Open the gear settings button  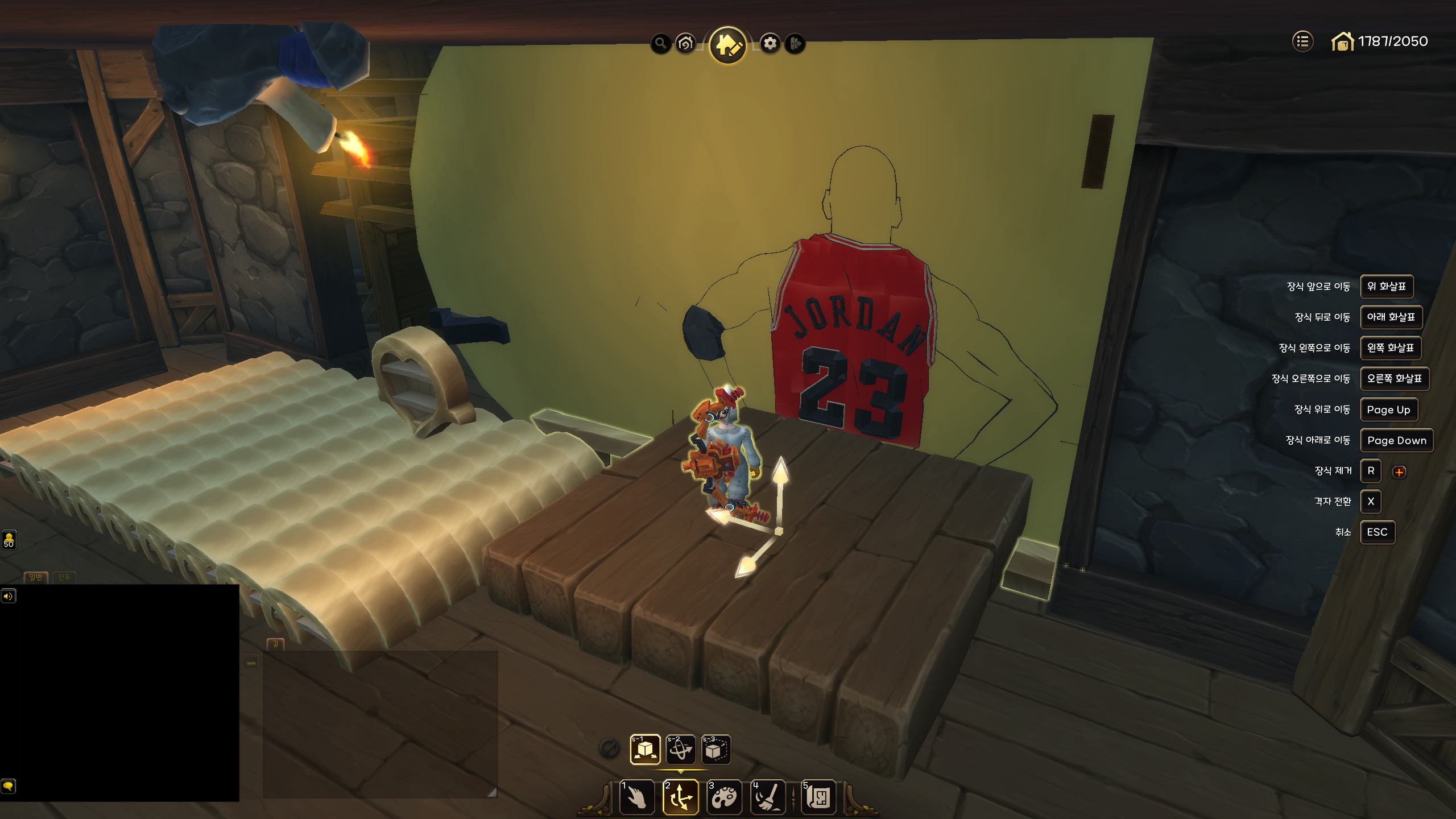point(770,43)
